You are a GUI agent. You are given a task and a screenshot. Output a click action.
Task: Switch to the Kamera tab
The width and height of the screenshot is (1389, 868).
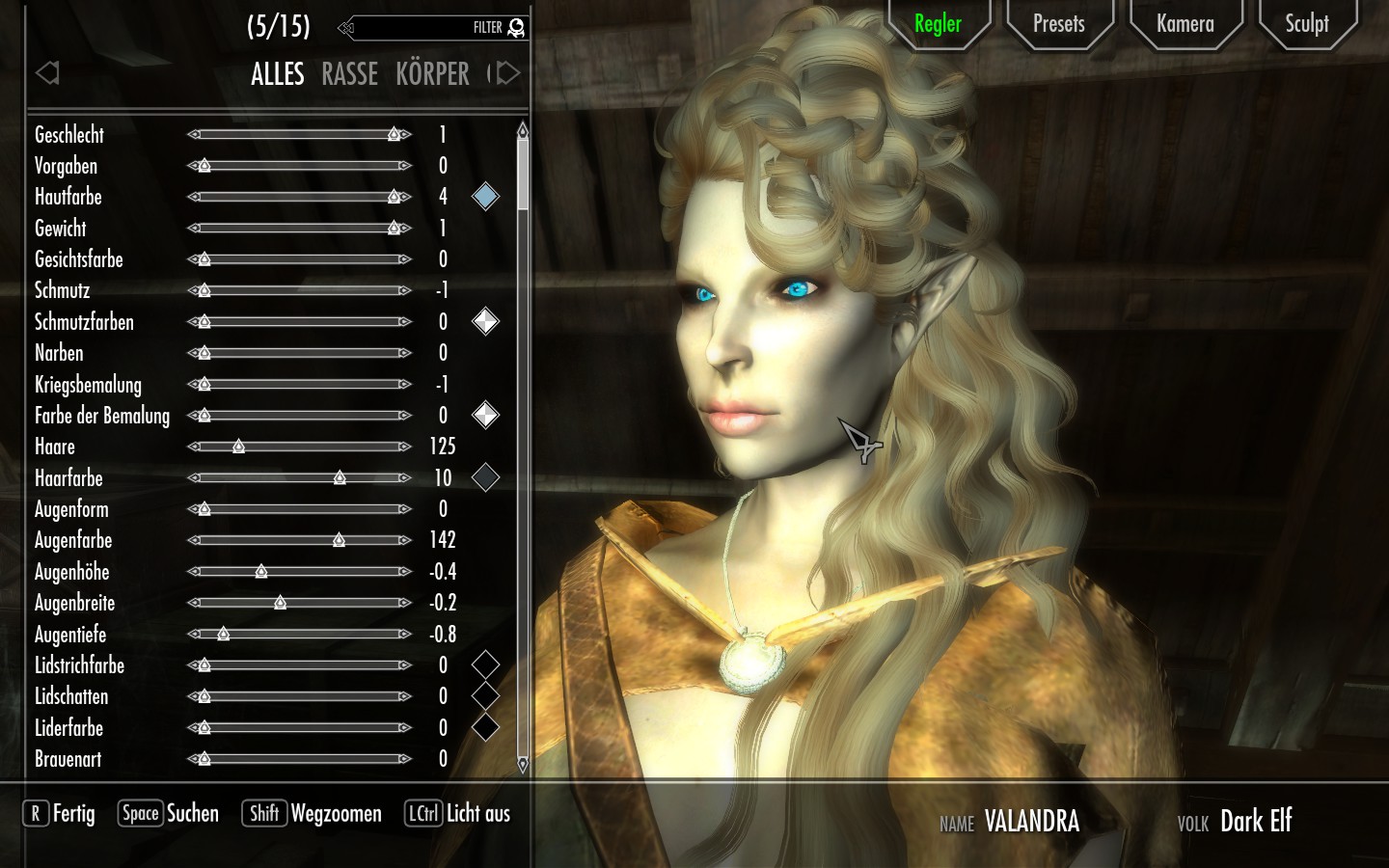(x=1185, y=24)
